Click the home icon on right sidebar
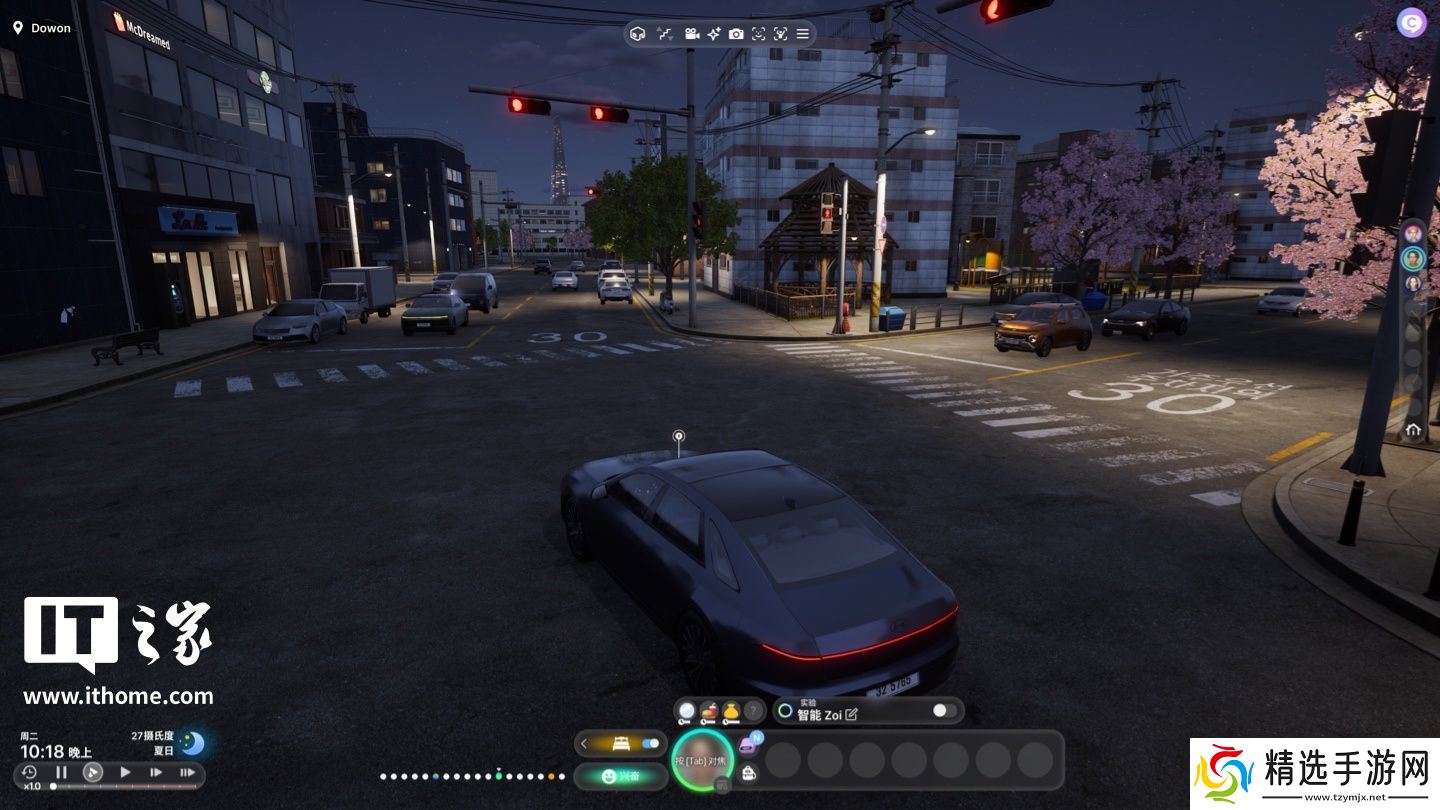Image resolution: width=1440 pixels, height=810 pixels. coord(1413,430)
